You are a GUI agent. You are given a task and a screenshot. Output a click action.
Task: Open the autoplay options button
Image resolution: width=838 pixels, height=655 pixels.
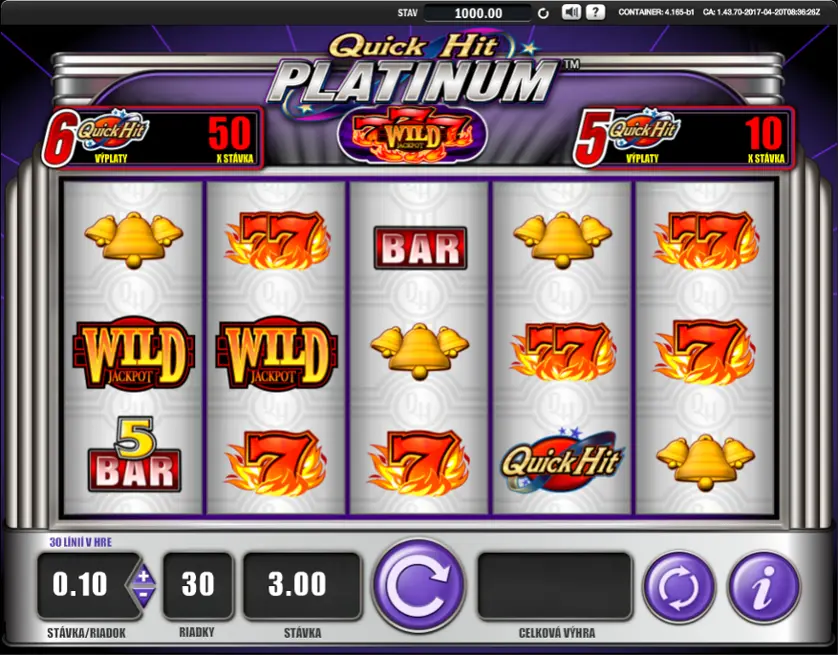[x=678, y=586]
